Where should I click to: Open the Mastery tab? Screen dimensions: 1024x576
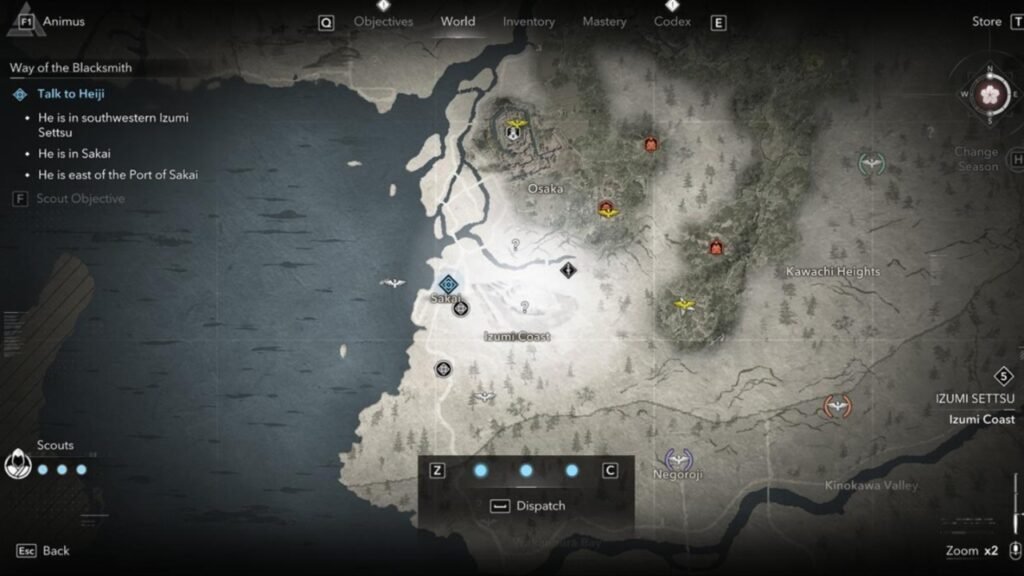604,22
